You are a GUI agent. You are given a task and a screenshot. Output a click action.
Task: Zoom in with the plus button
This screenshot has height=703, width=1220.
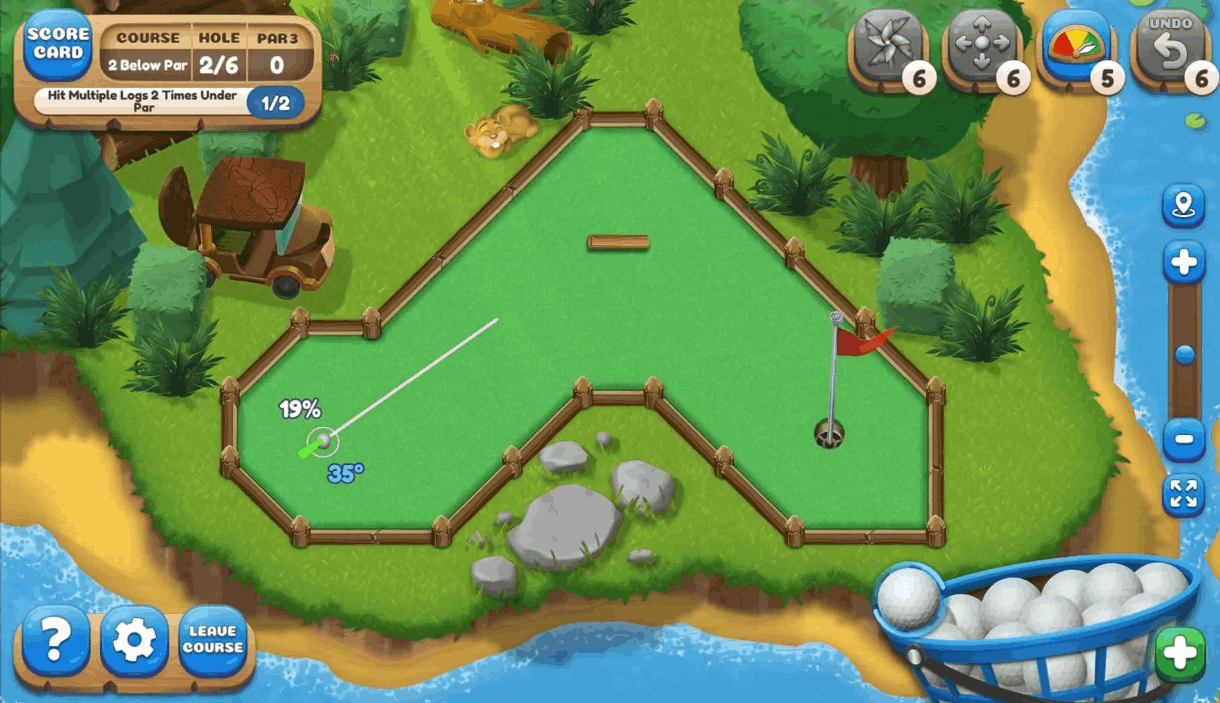point(1183,263)
